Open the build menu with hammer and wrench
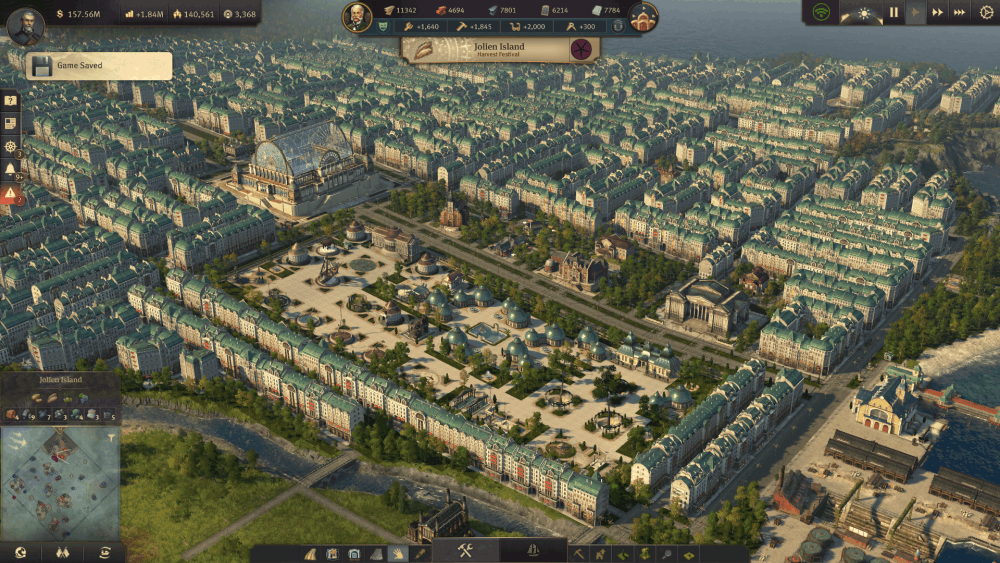 tap(465, 551)
